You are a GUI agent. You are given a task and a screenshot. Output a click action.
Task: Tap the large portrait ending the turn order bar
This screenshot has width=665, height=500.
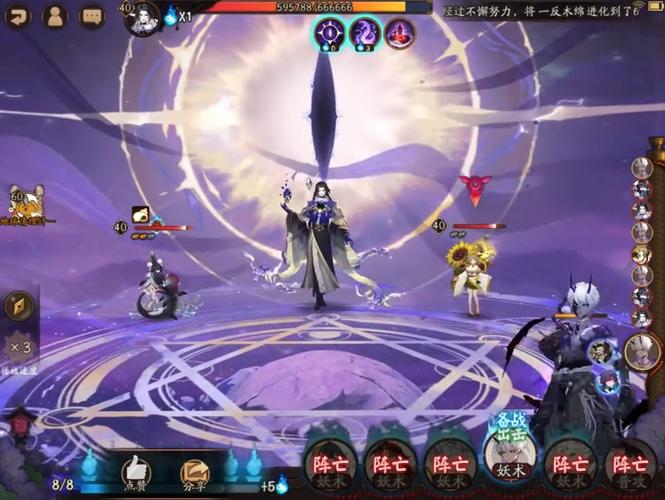pos(642,350)
